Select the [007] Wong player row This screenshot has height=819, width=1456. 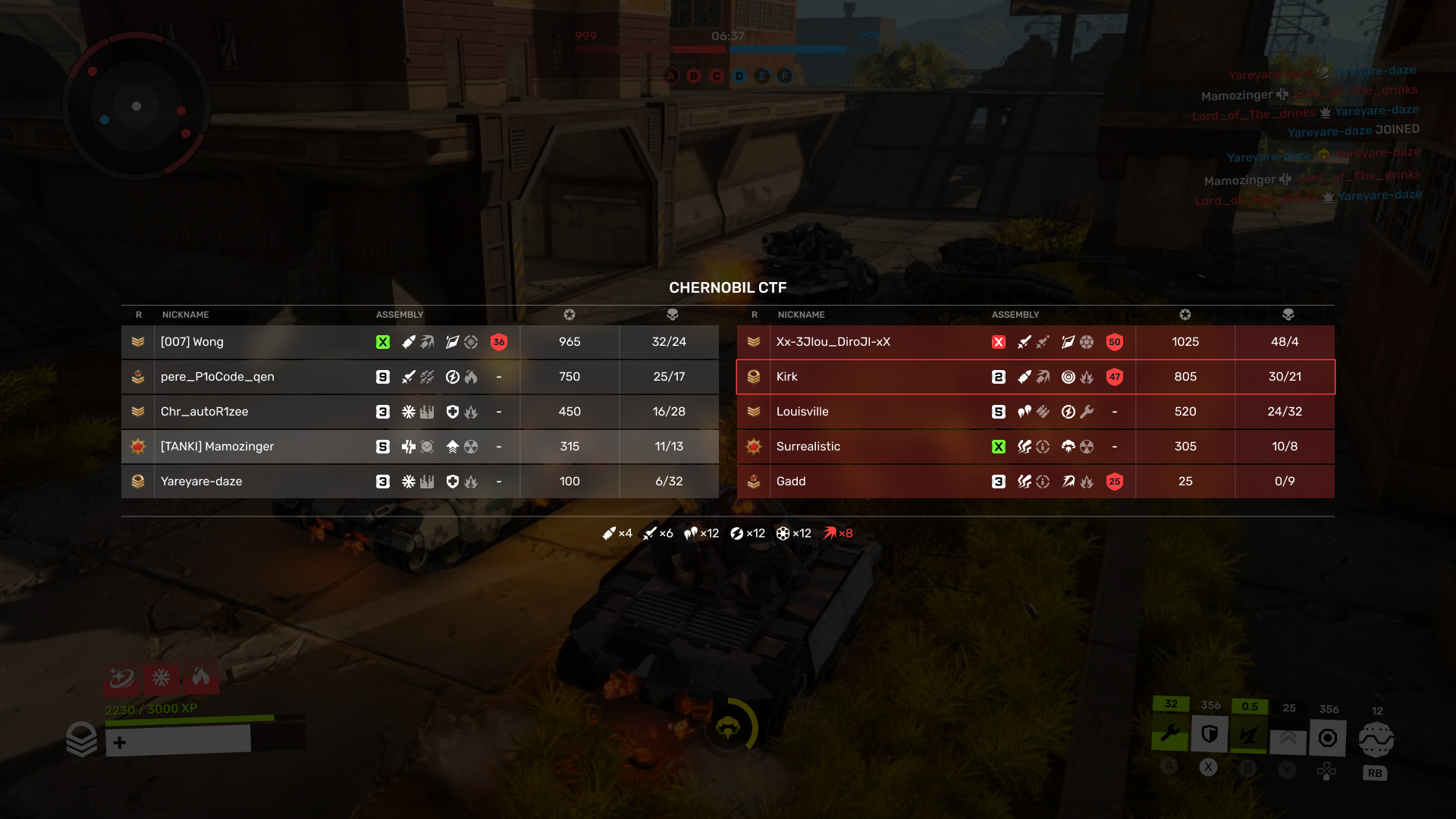(419, 342)
